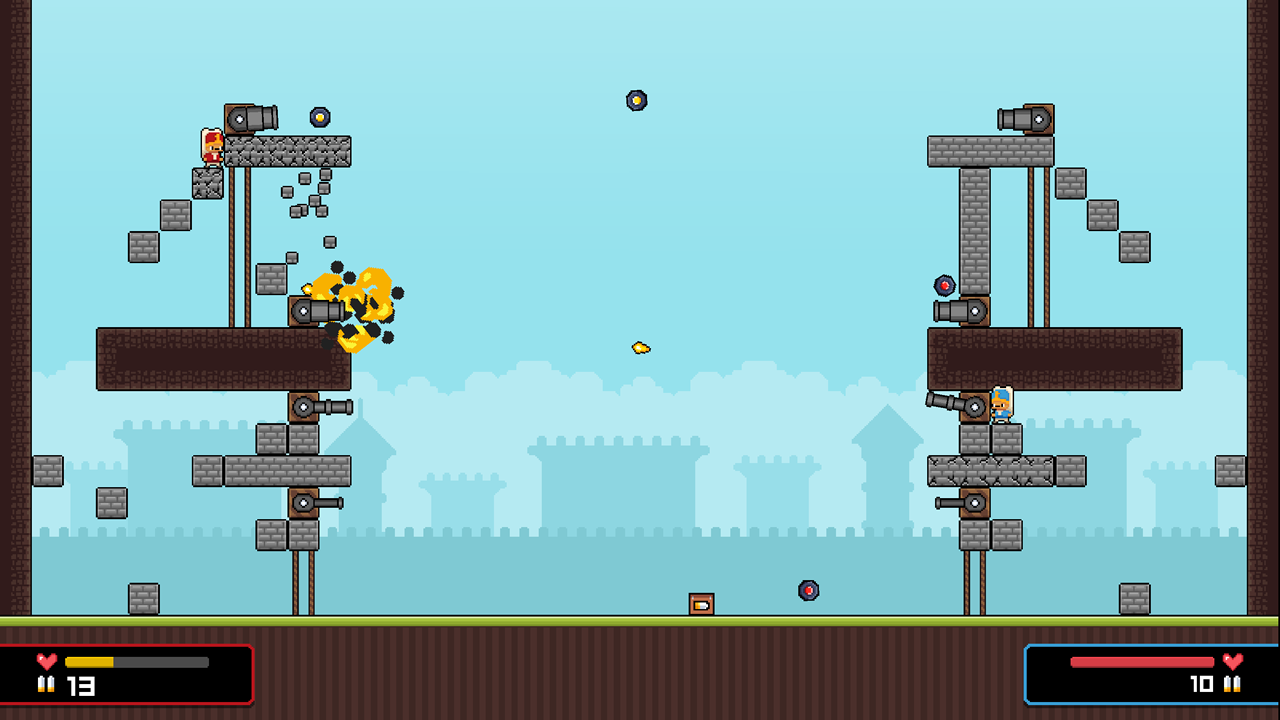Click the red orb projectile near the right cannon
This screenshot has height=720, width=1280.
click(x=946, y=283)
